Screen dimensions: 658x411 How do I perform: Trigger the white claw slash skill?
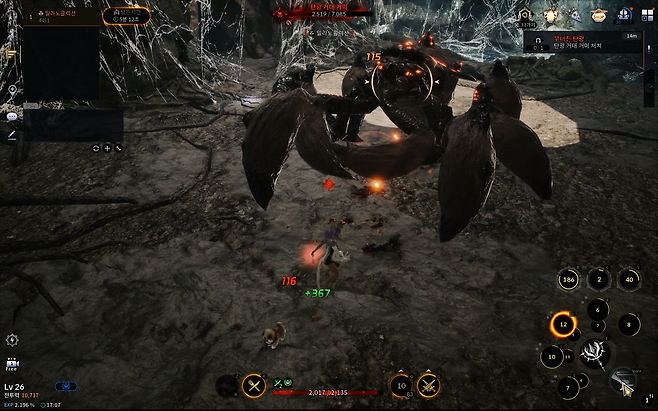point(597,352)
